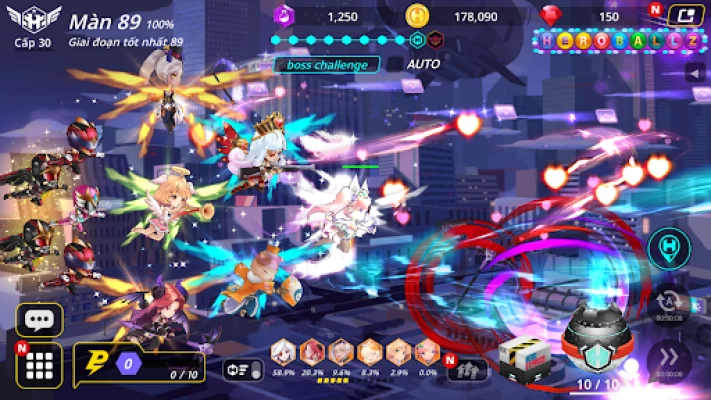Open the team stats button with red N badge
Viewport: 711px width, 400px height.
(x=467, y=369)
